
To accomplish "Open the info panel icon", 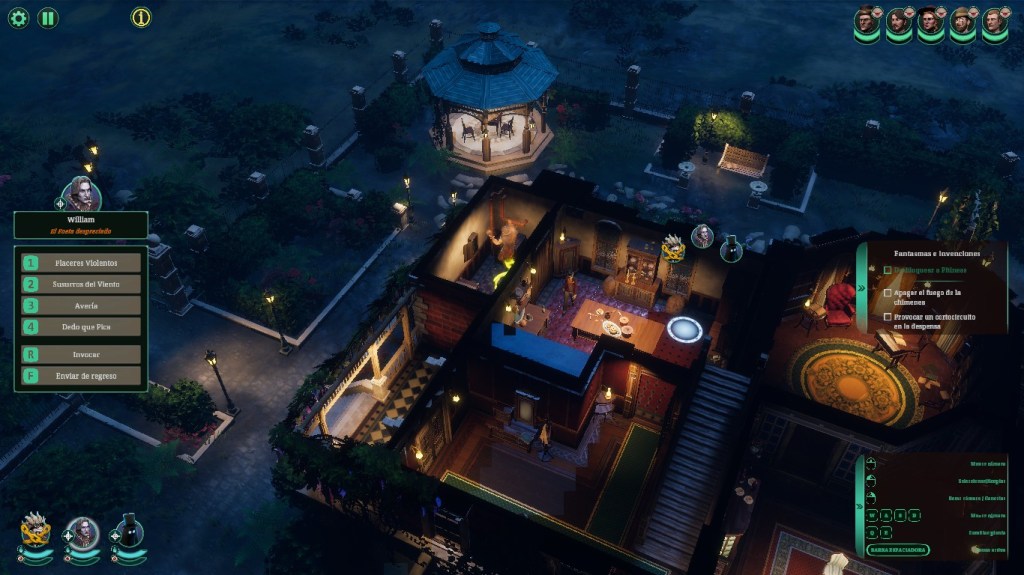I will coord(141,18).
